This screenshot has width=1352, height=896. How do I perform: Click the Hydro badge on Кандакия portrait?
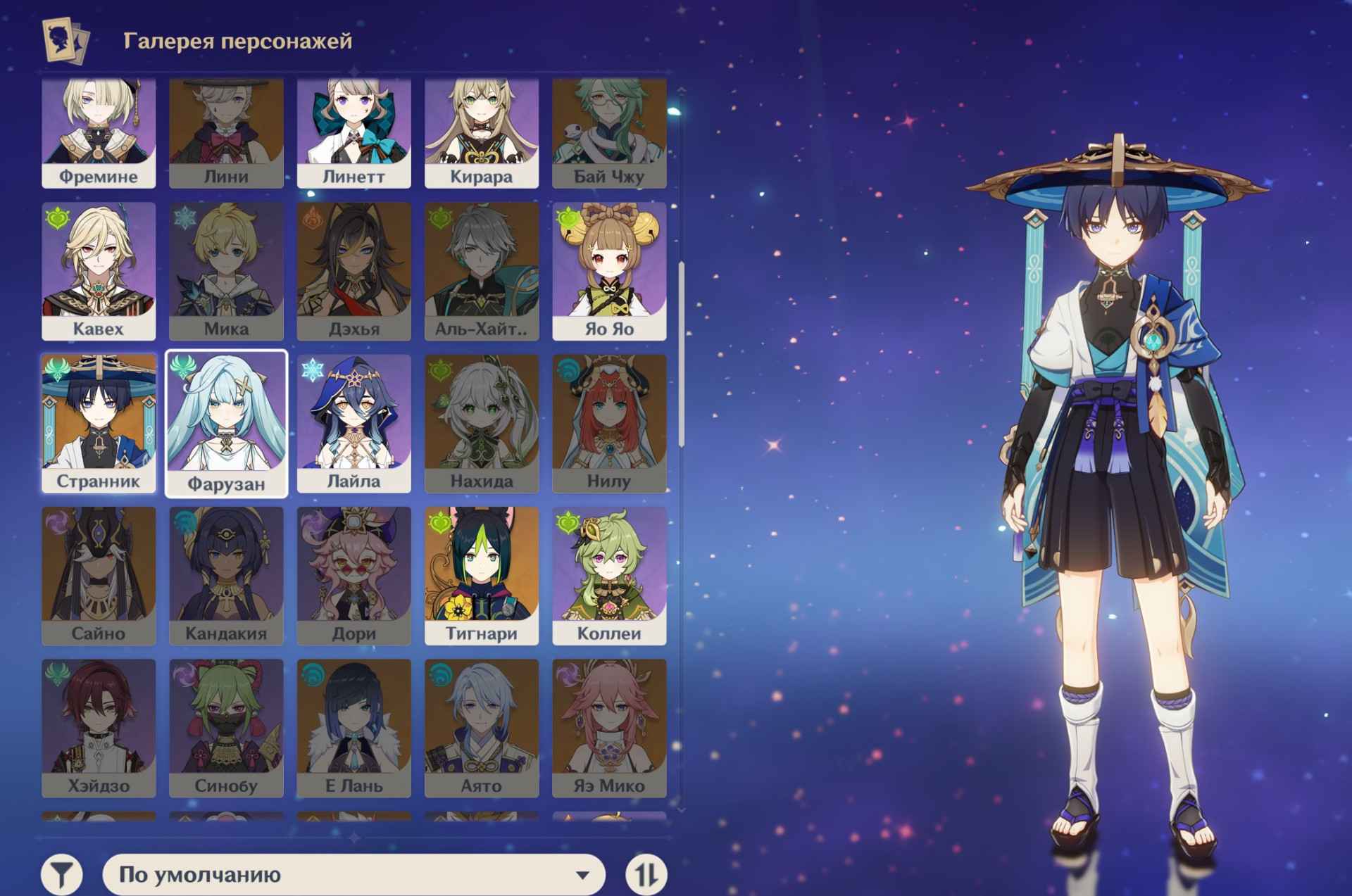(x=184, y=524)
